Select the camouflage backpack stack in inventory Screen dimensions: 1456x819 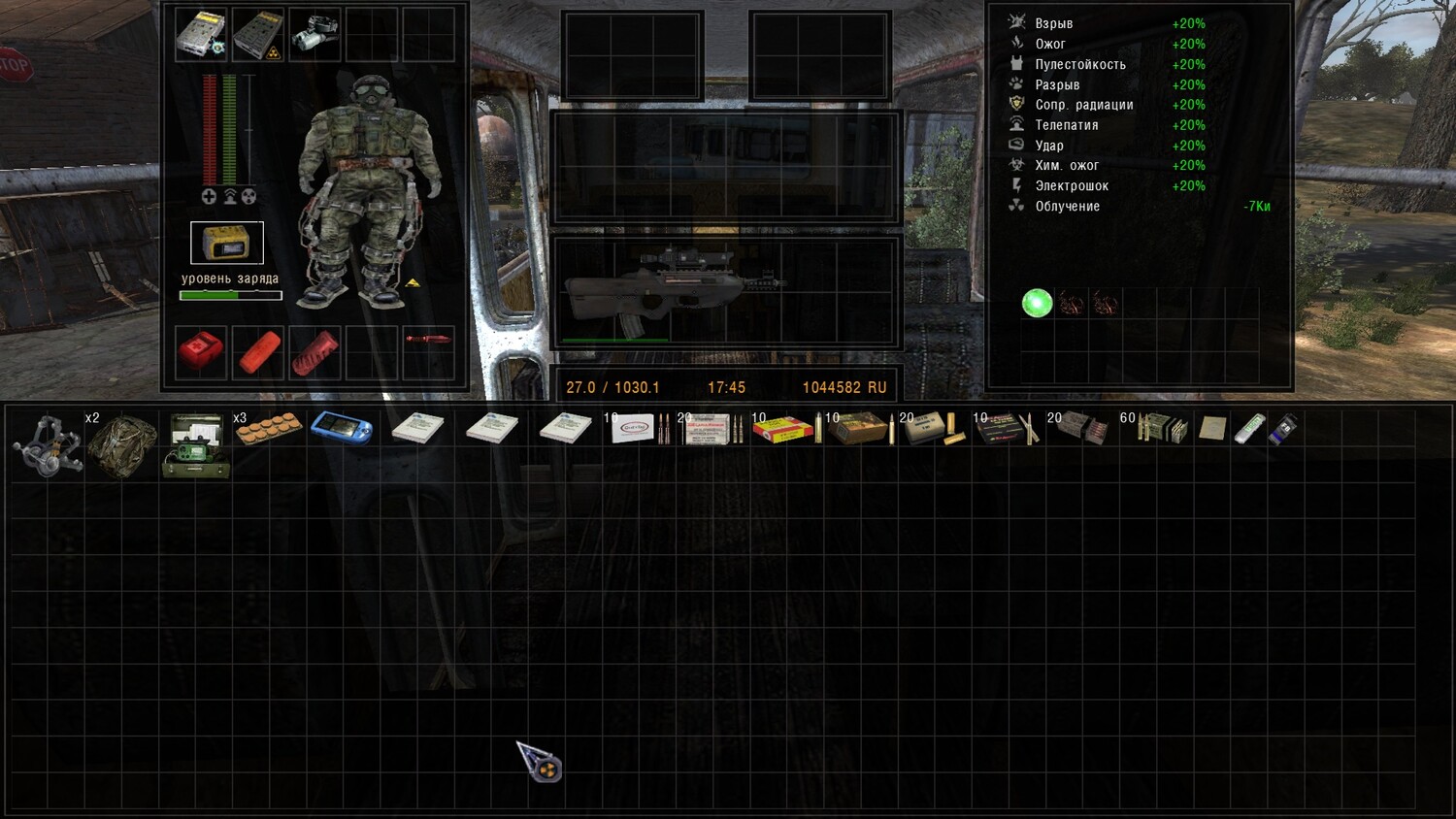click(x=122, y=442)
